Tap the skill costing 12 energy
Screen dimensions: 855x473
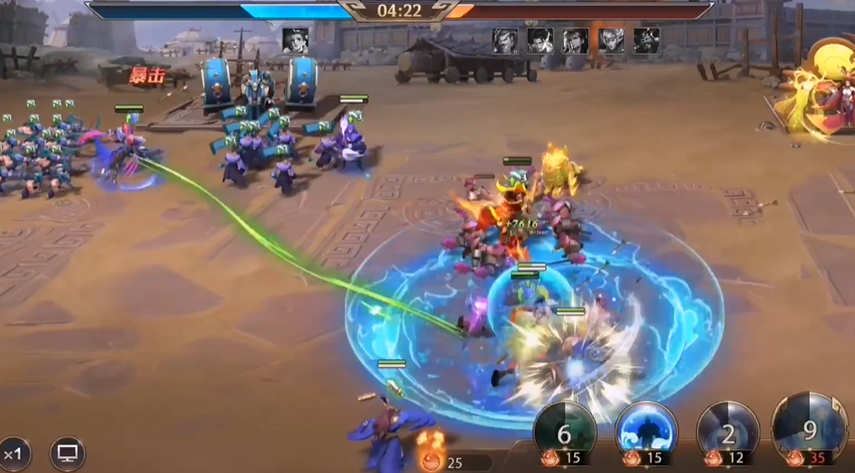pos(728,432)
